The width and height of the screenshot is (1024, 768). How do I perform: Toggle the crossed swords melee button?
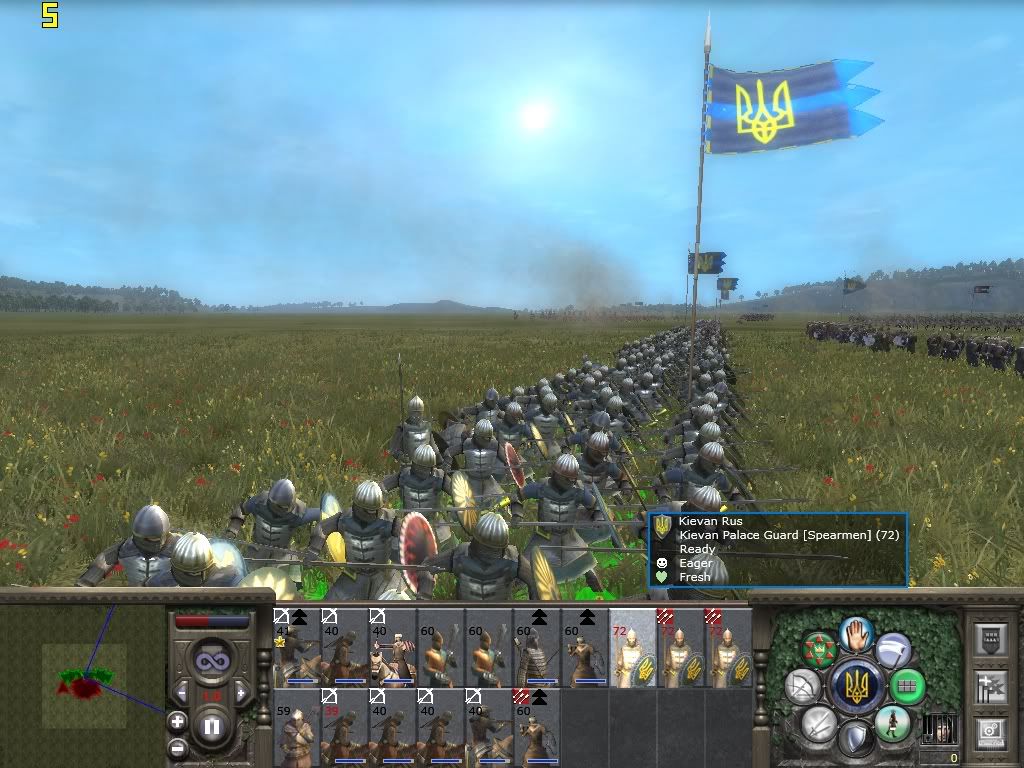[x=819, y=724]
